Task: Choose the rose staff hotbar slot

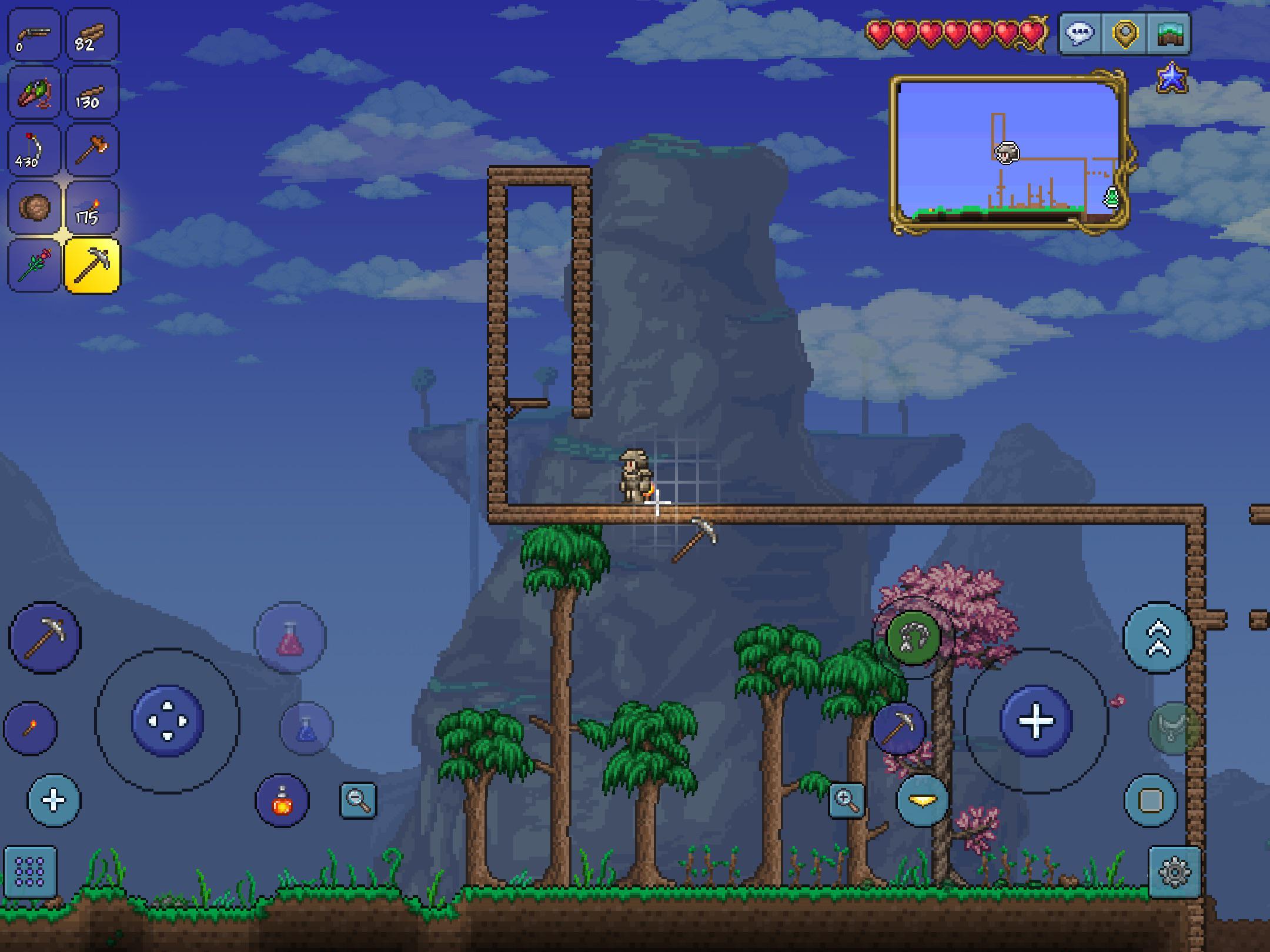Action: [x=34, y=266]
